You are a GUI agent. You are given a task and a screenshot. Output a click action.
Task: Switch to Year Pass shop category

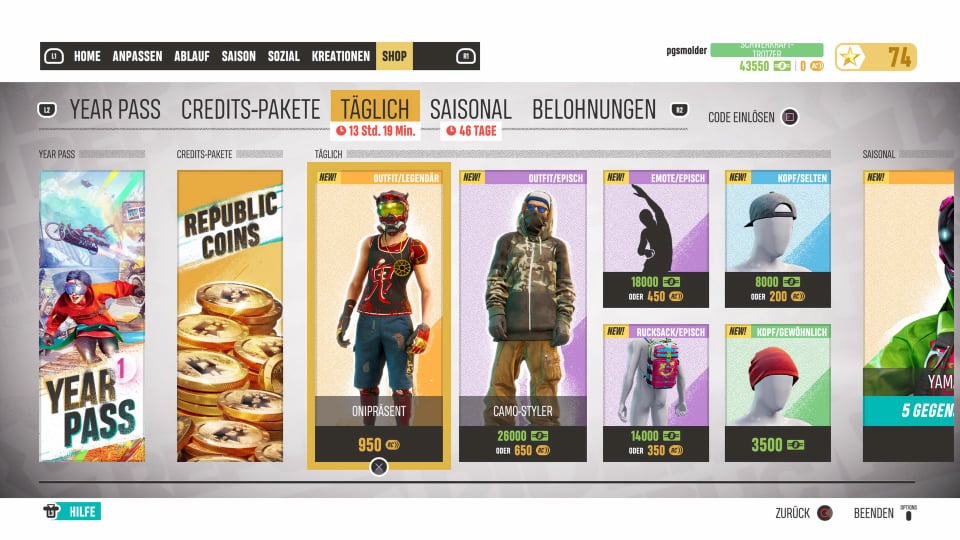(115, 110)
